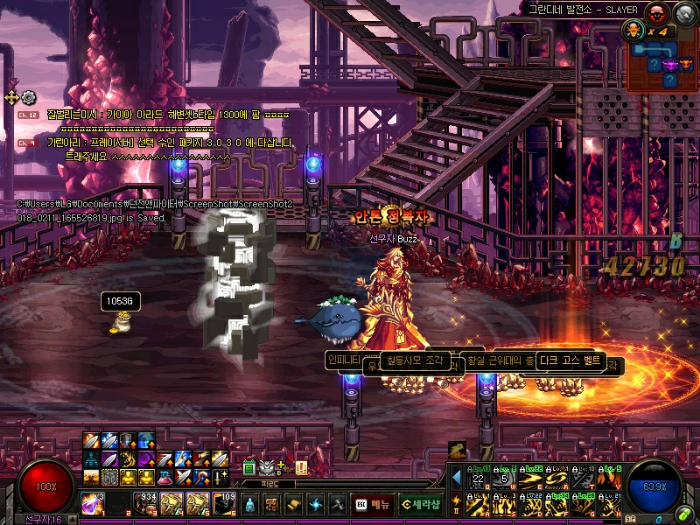Click the gear icon above the chat
Image resolution: width=700 pixels, height=525 pixels.
28,97
